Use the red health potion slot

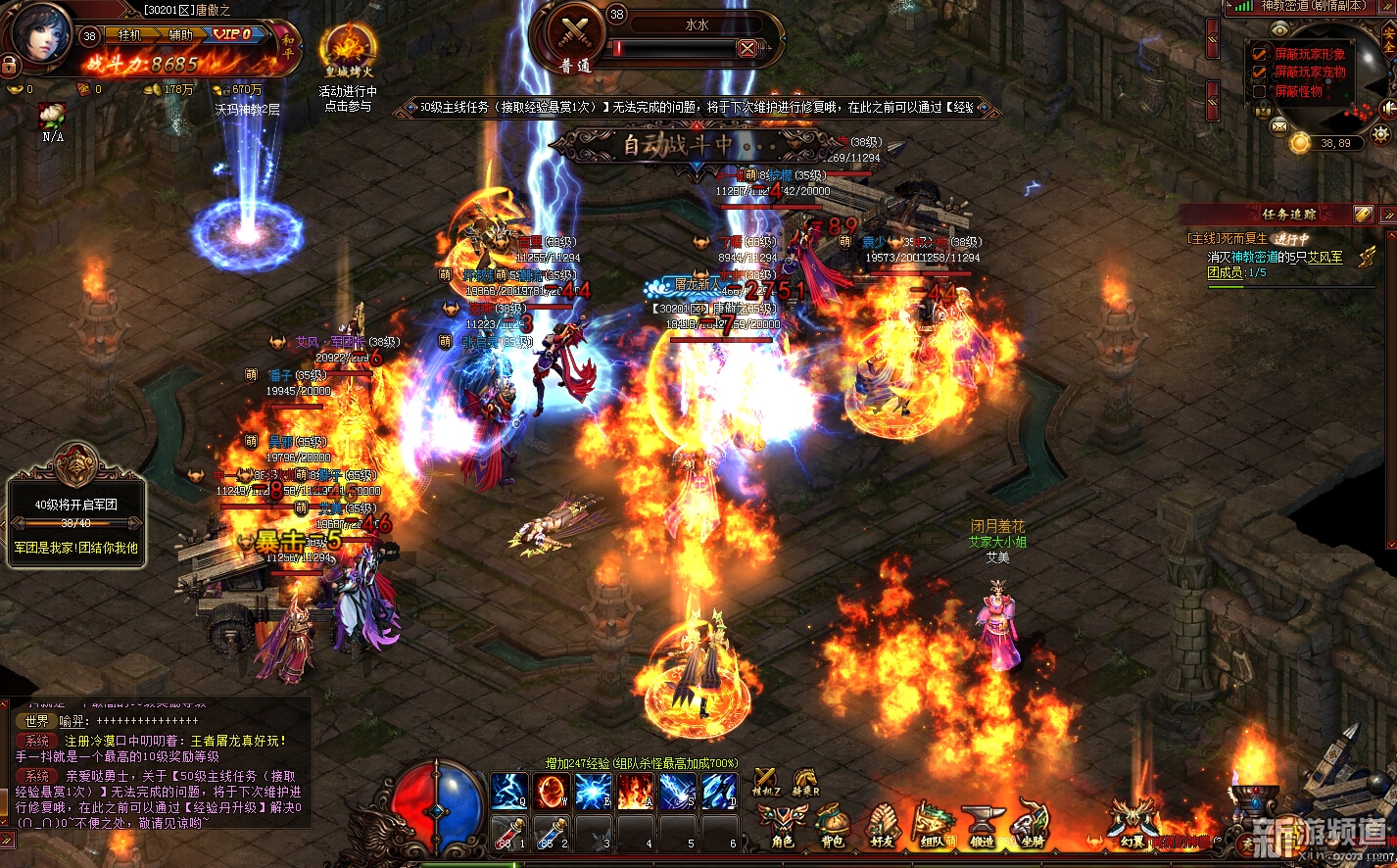tap(508, 832)
